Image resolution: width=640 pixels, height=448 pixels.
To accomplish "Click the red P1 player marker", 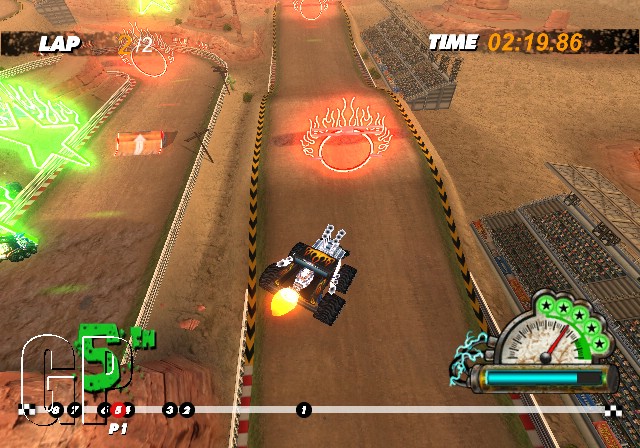I will coord(118,410).
